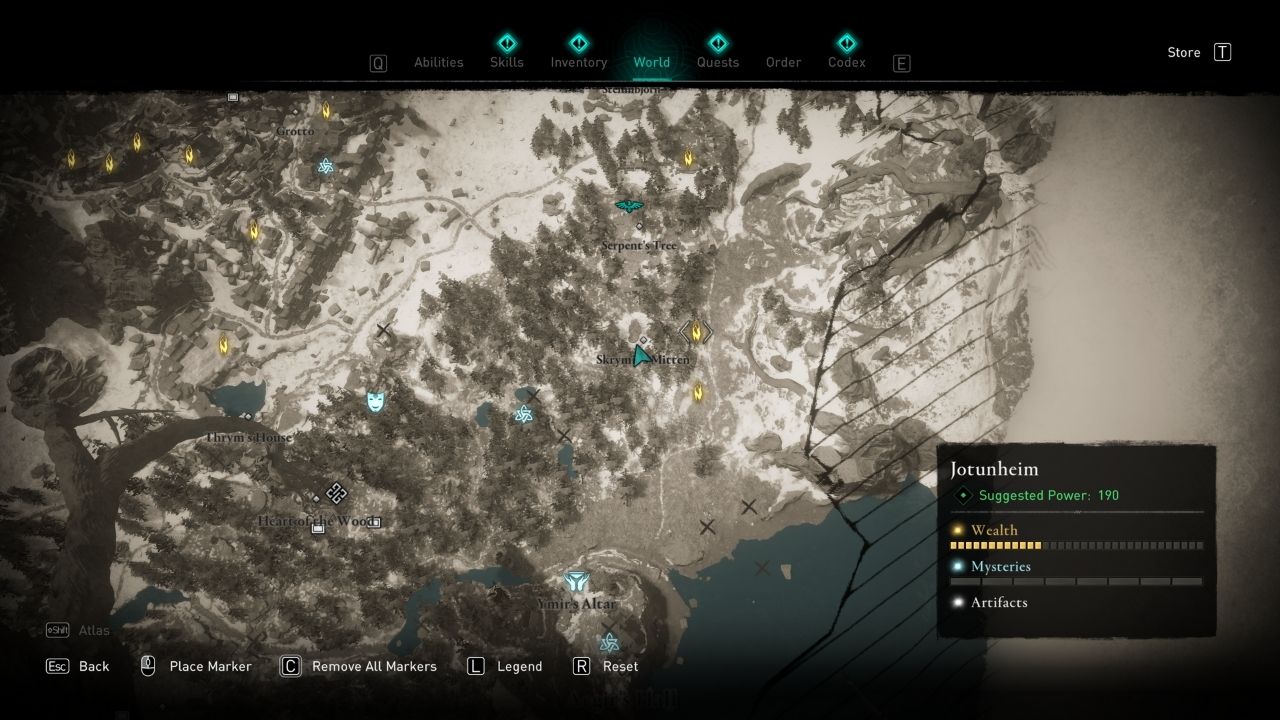
Task: Switch to the Order tab
Action: 783,62
